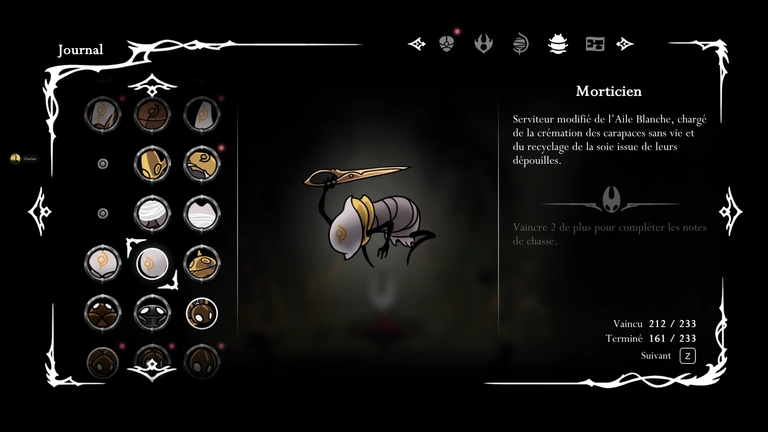Open the tab marked with a red dot
Screen dimensions: 768x432
(x=447, y=43)
